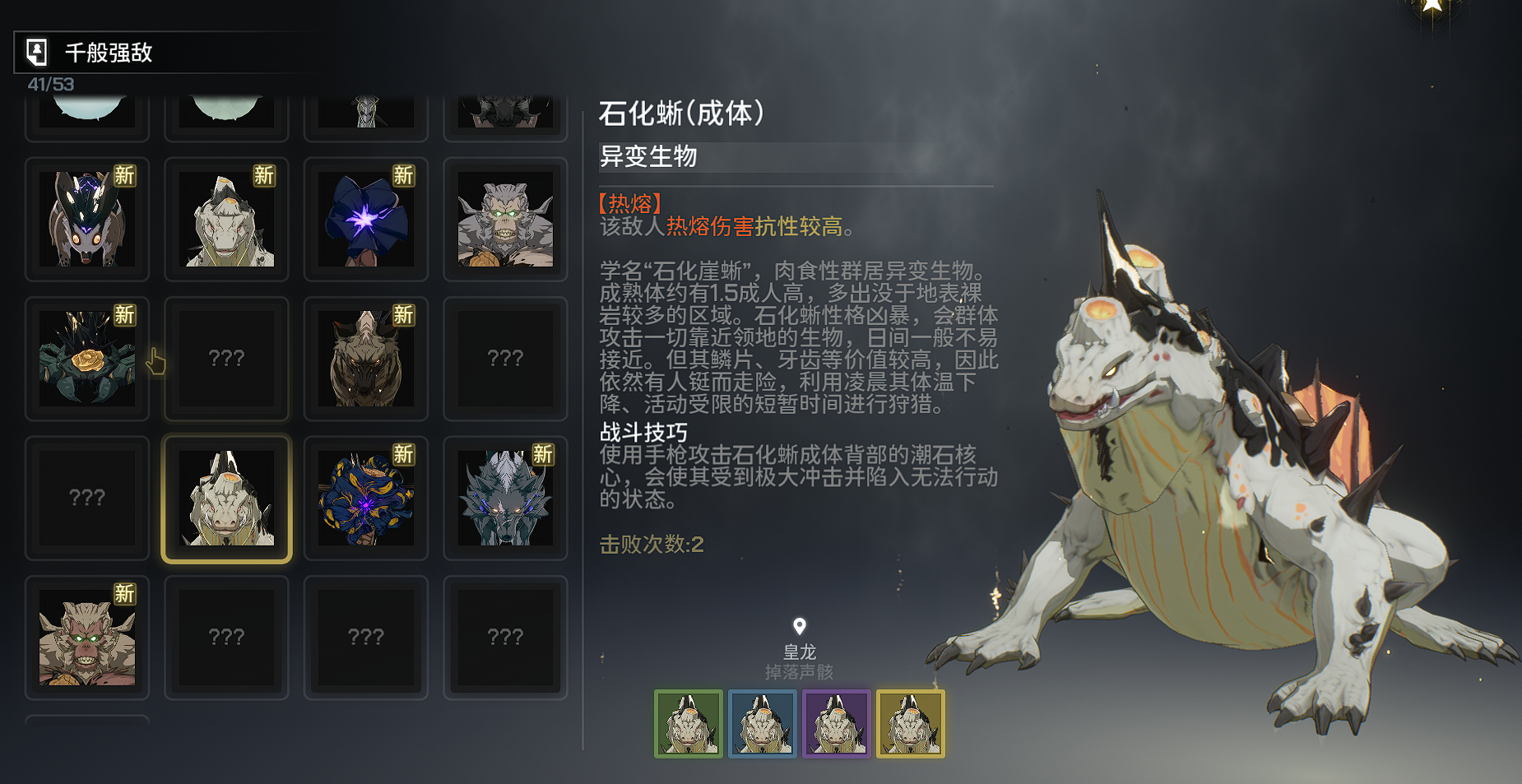The width and height of the screenshot is (1522, 784).
Task: Click the book icon beside 千般强敌
Action: (35, 52)
